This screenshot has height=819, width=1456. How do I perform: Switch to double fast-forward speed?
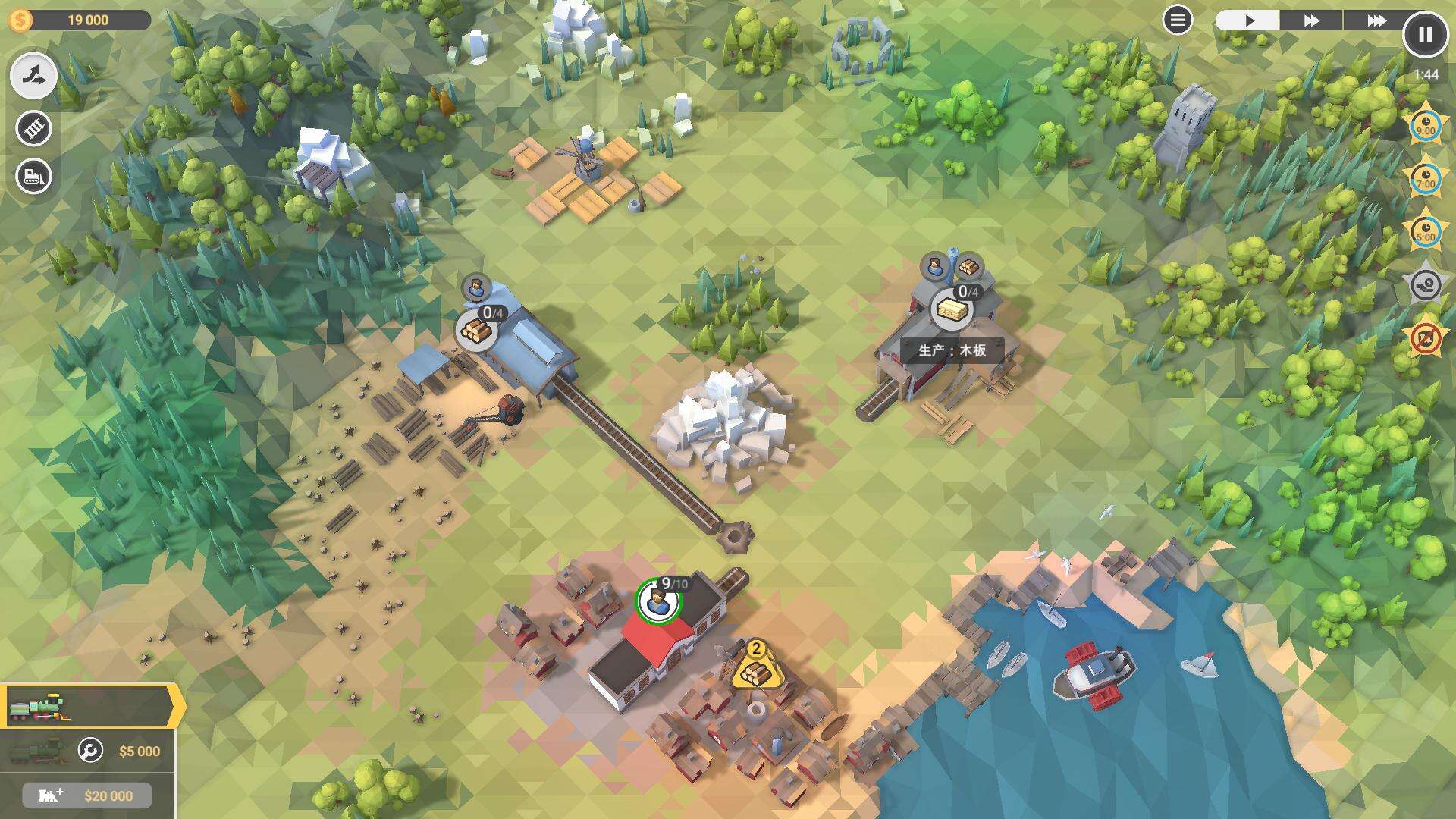[x=1311, y=20]
